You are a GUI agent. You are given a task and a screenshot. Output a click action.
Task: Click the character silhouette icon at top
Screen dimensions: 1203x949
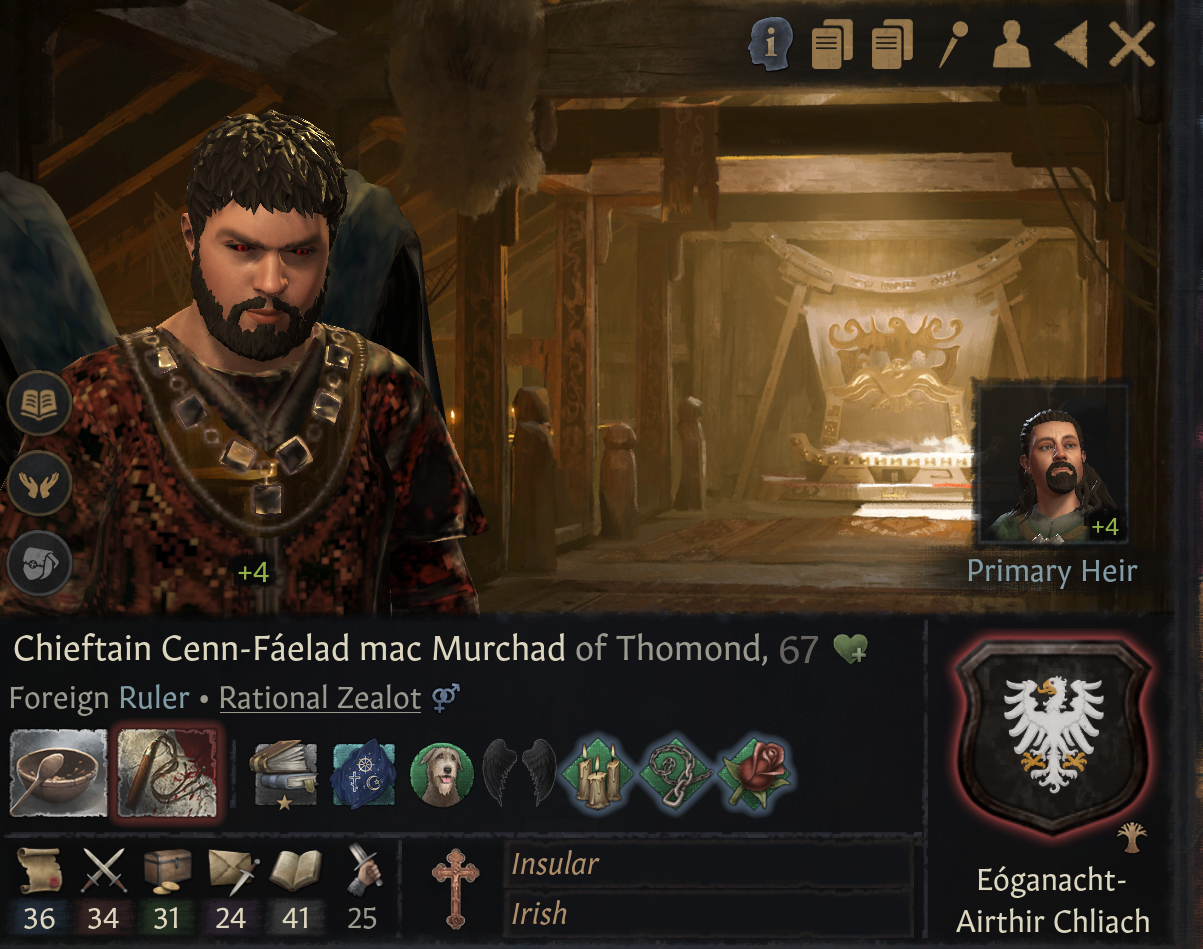pos(1011,46)
